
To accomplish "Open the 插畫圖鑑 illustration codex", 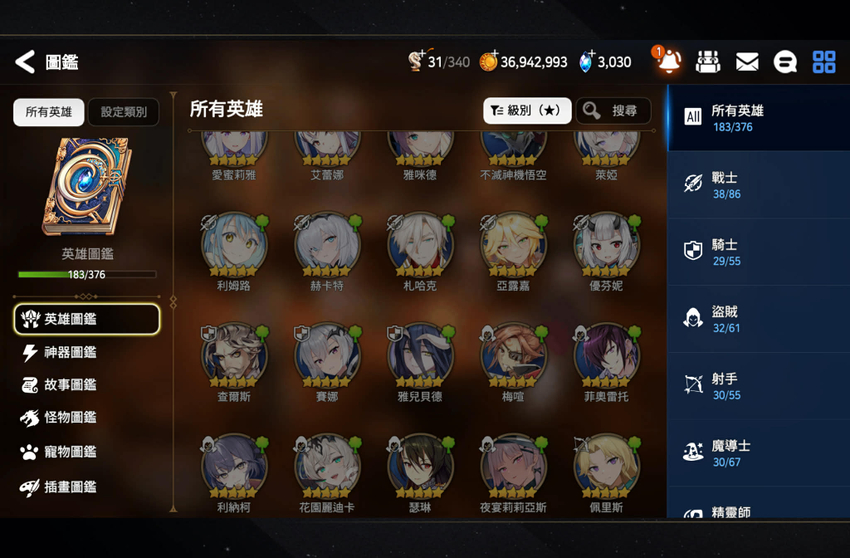I will coord(70,487).
